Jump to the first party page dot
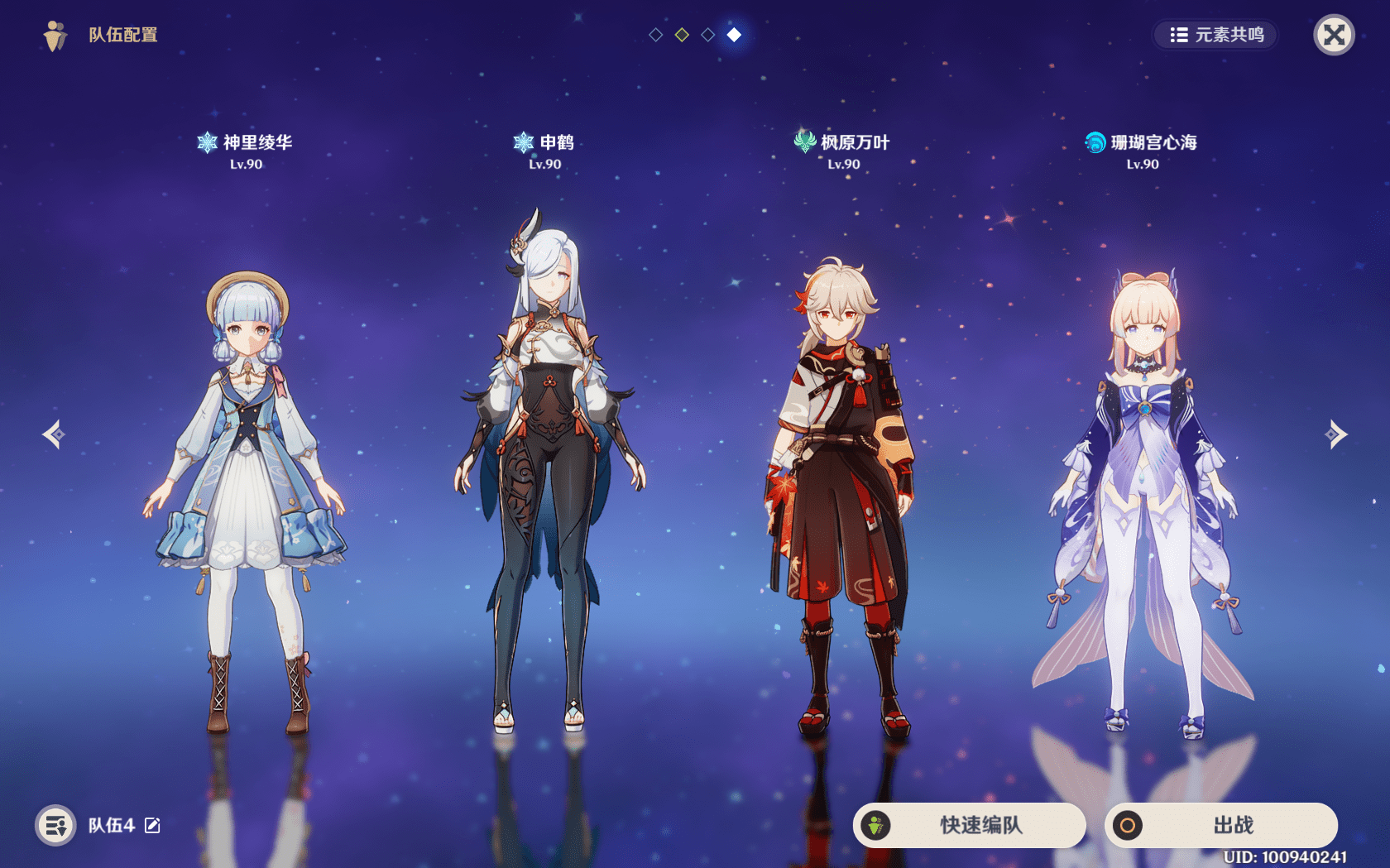 pos(655,35)
